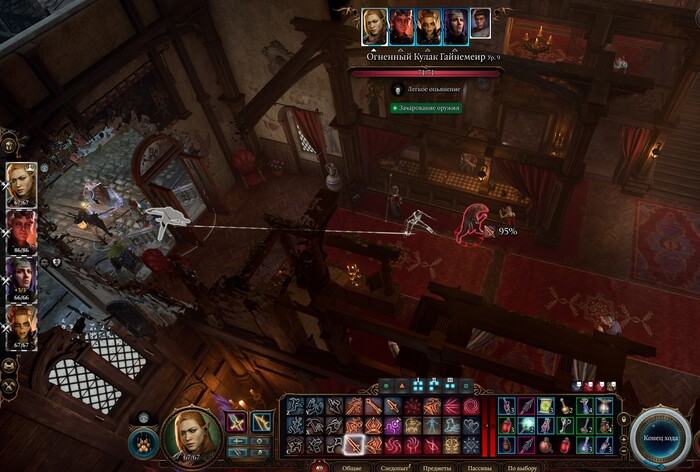Click the active character portrait in the bottom bar
Image resolution: width=700 pixels, height=472 pixels.
191,432
